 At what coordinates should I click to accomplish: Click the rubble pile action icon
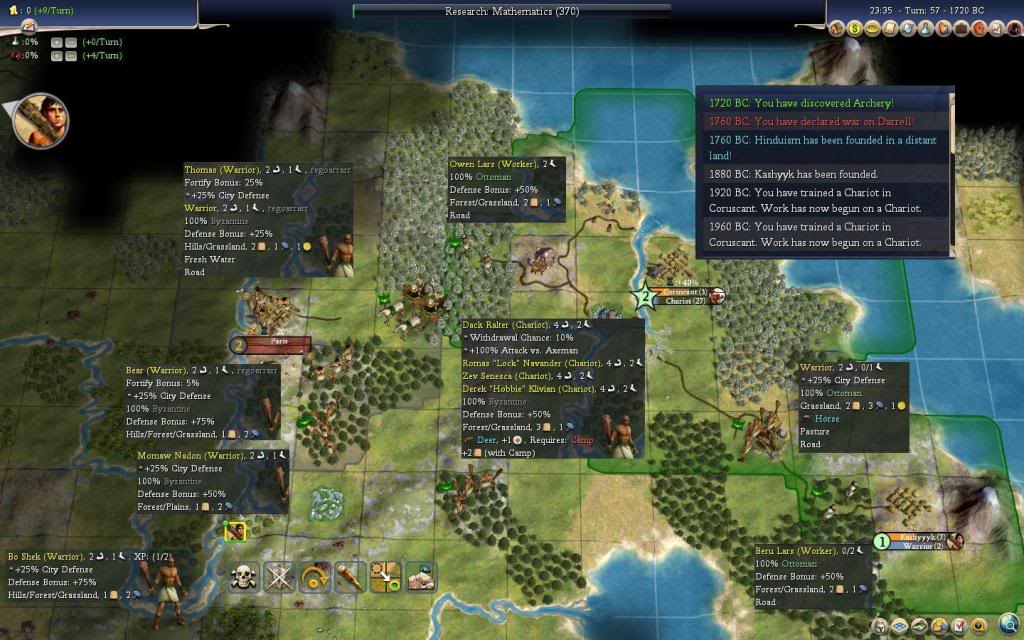coord(420,576)
